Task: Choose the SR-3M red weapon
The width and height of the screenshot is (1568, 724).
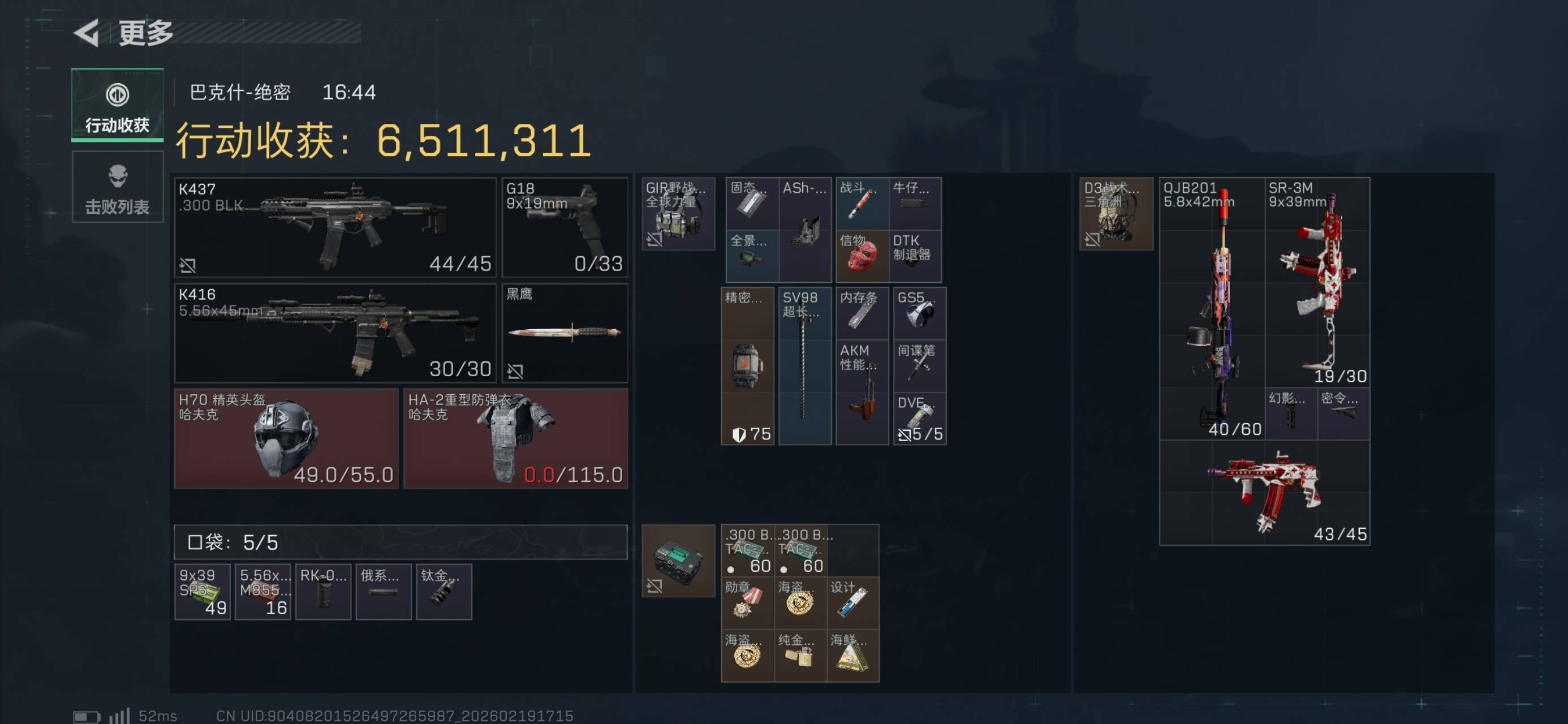Action: point(1317,282)
